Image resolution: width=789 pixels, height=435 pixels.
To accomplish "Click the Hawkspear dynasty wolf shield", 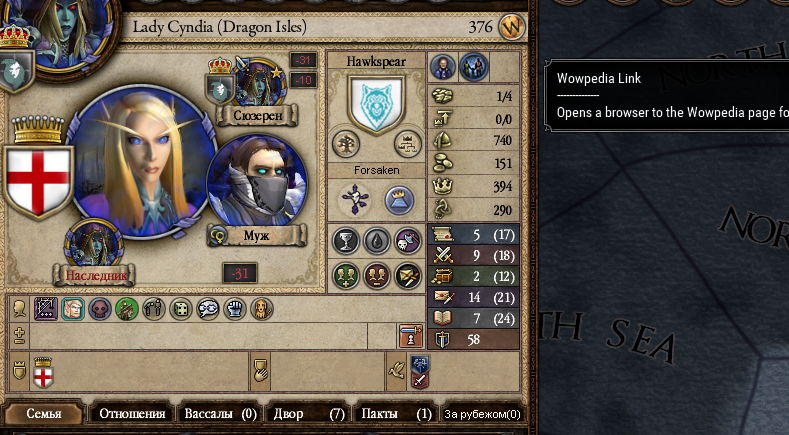I will click(376, 102).
